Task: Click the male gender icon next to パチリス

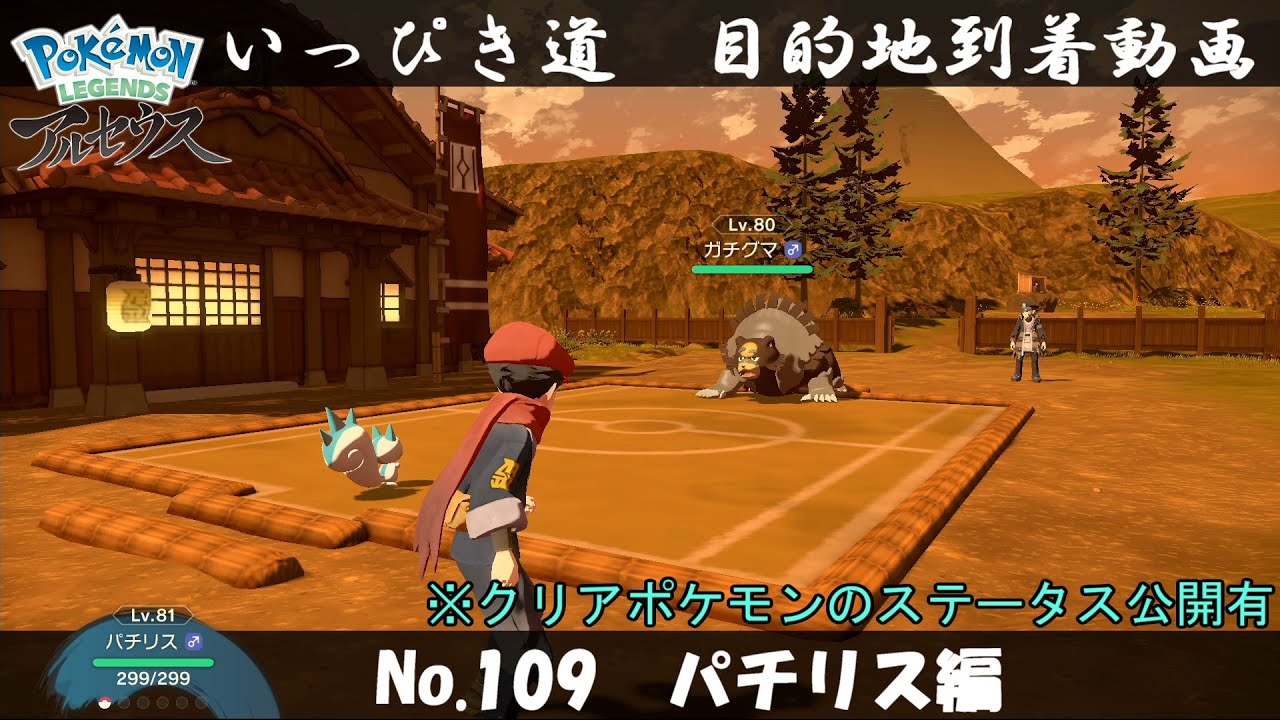Action: 193,643
